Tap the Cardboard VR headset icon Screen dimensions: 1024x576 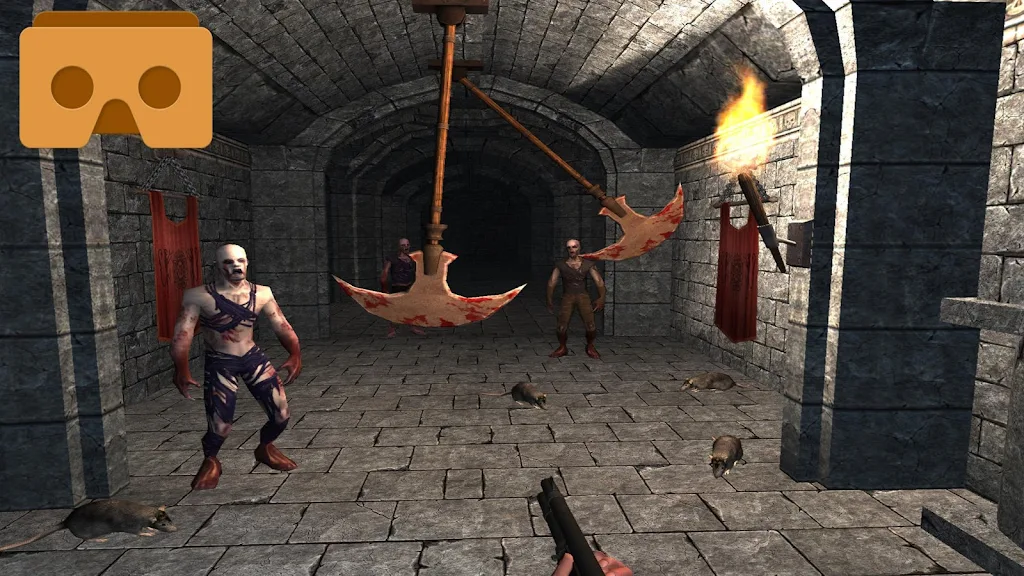[115, 81]
